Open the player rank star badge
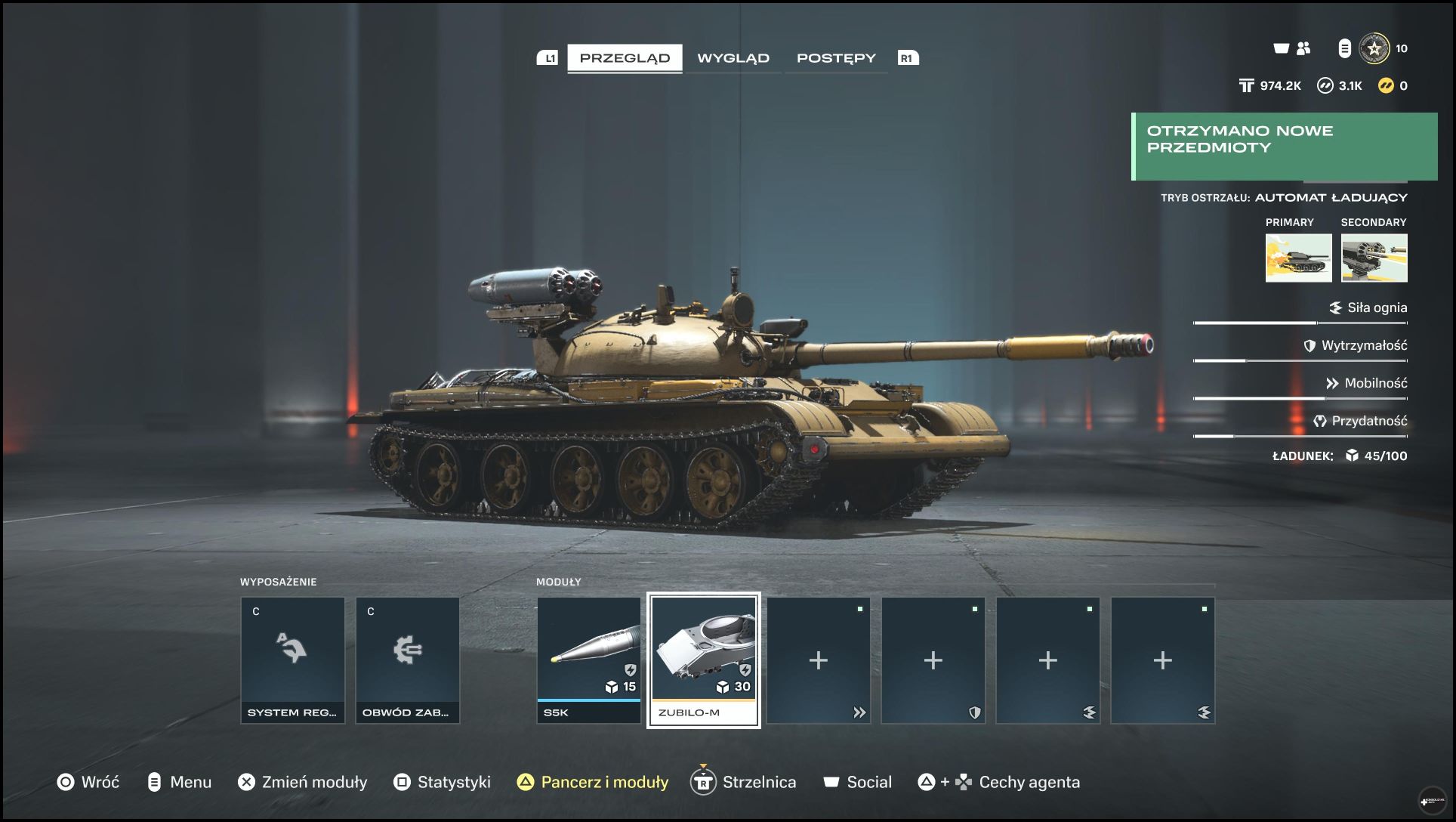 [x=1374, y=48]
